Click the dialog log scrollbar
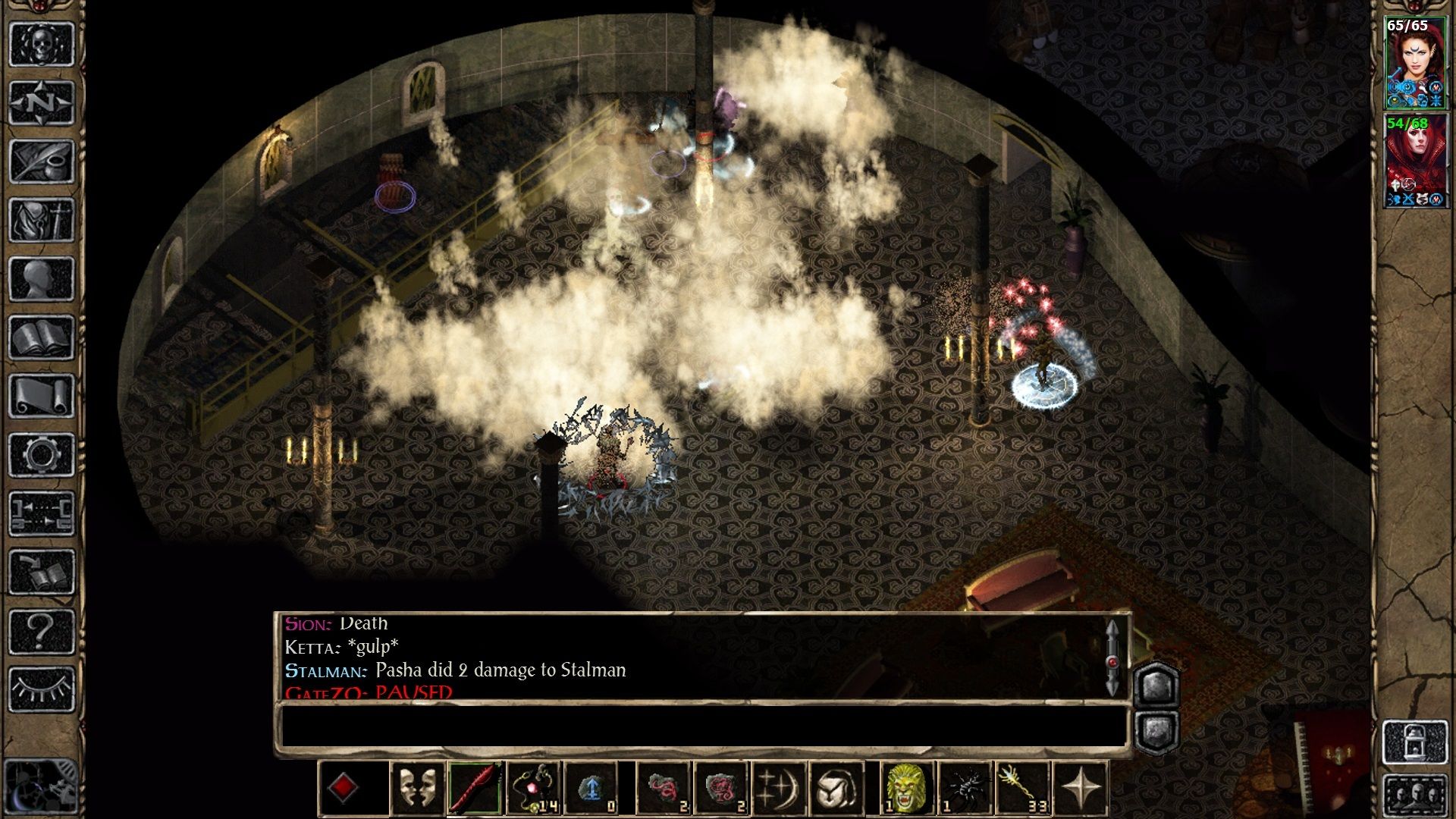Viewport: 1456px width, 819px height. tap(1112, 658)
